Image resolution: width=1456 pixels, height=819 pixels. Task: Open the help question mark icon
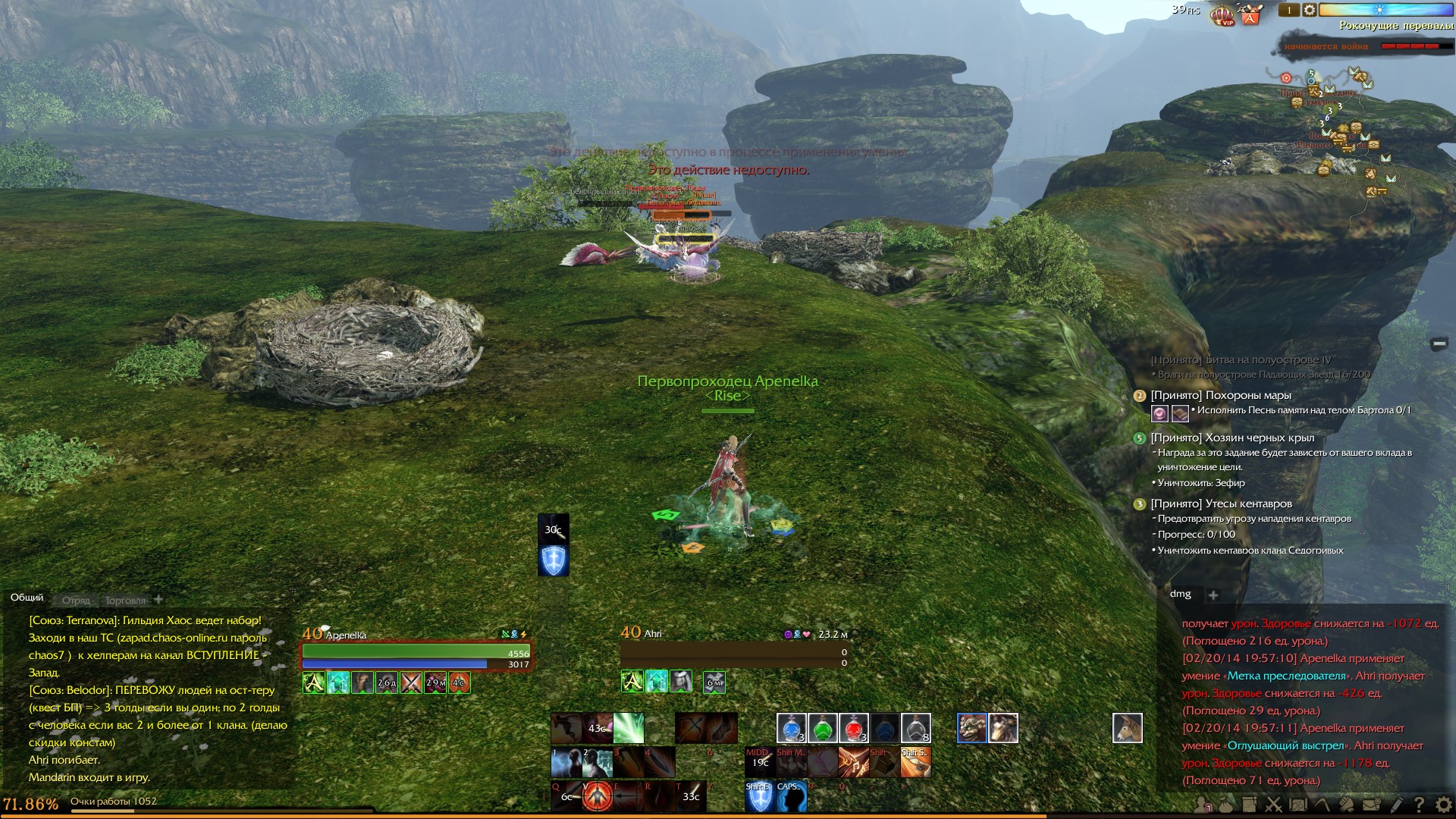(1419, 805)
